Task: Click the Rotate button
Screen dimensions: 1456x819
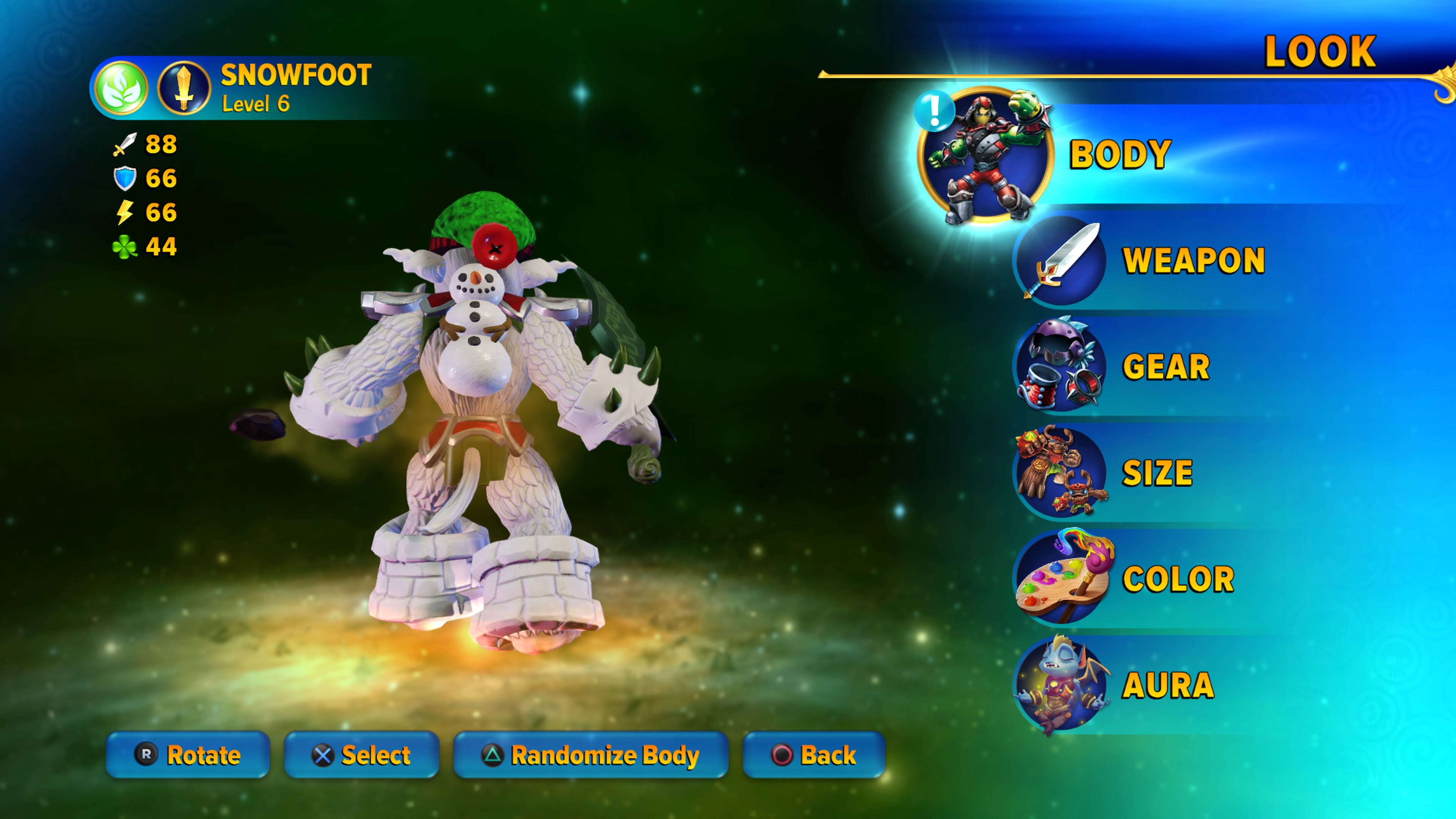Action: click(x=188, y=755)
